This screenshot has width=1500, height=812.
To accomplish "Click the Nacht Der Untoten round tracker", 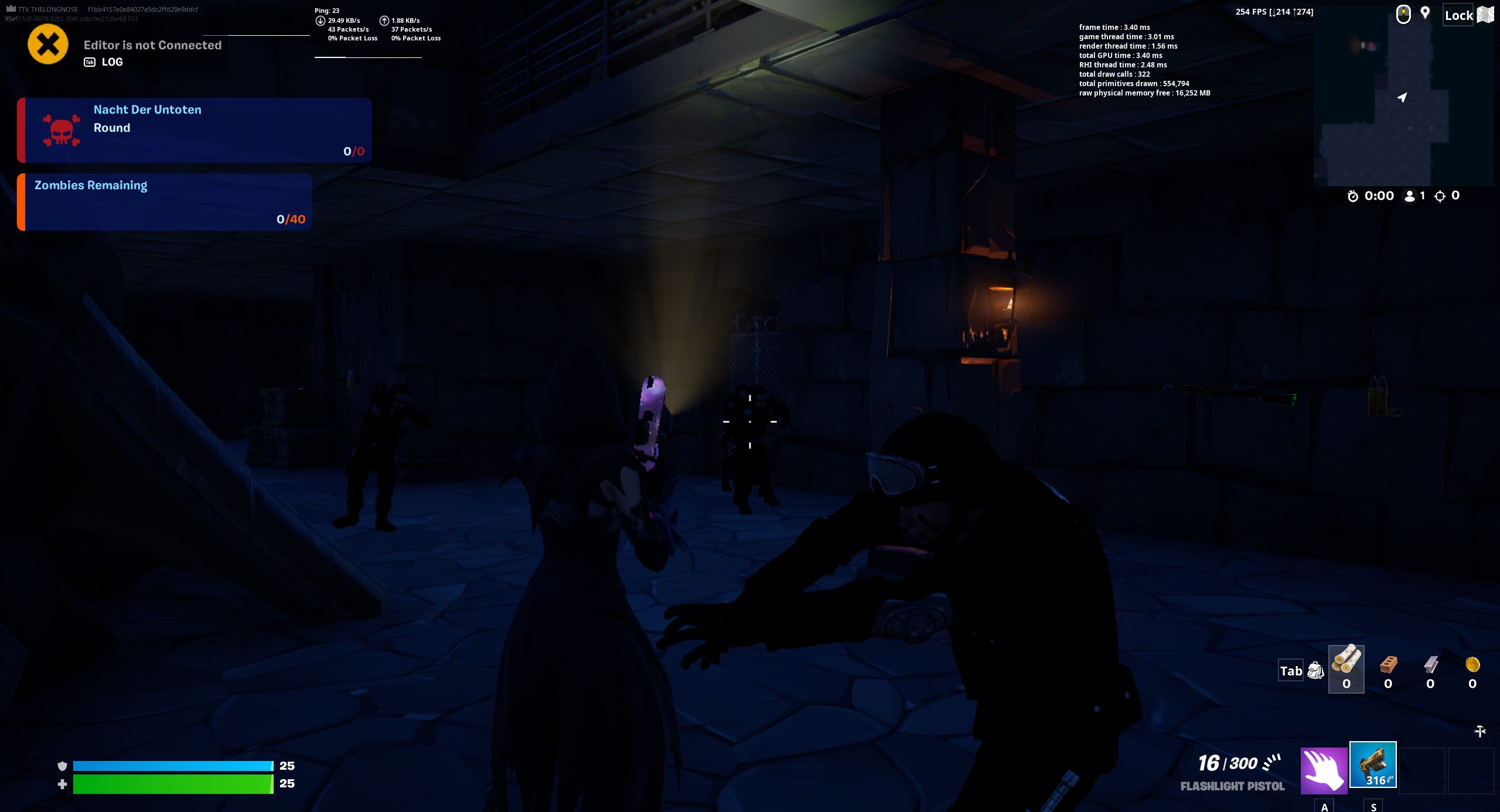I will [x=195, y=130].
